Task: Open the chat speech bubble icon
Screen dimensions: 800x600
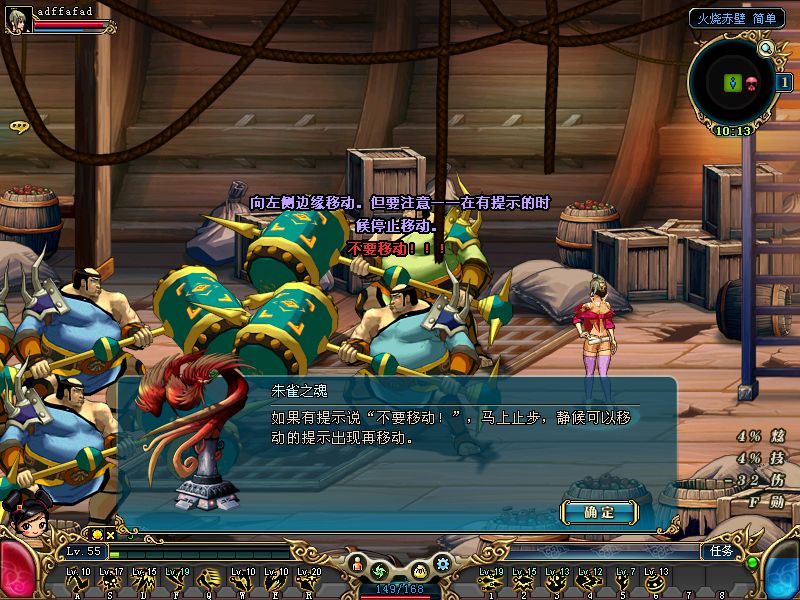Action: [x=18, y=127]
